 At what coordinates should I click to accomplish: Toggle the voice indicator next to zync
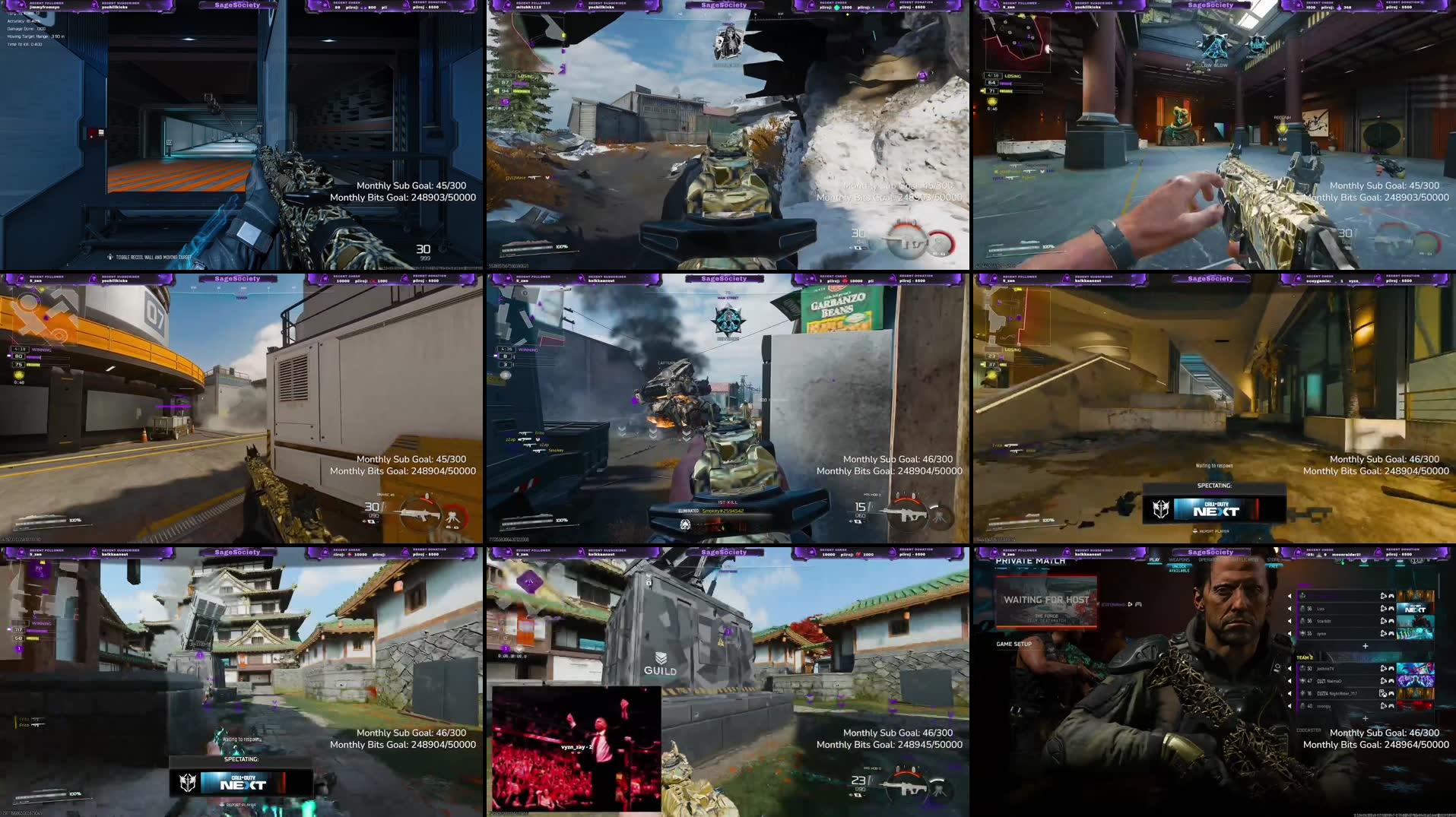(1382, 633)
